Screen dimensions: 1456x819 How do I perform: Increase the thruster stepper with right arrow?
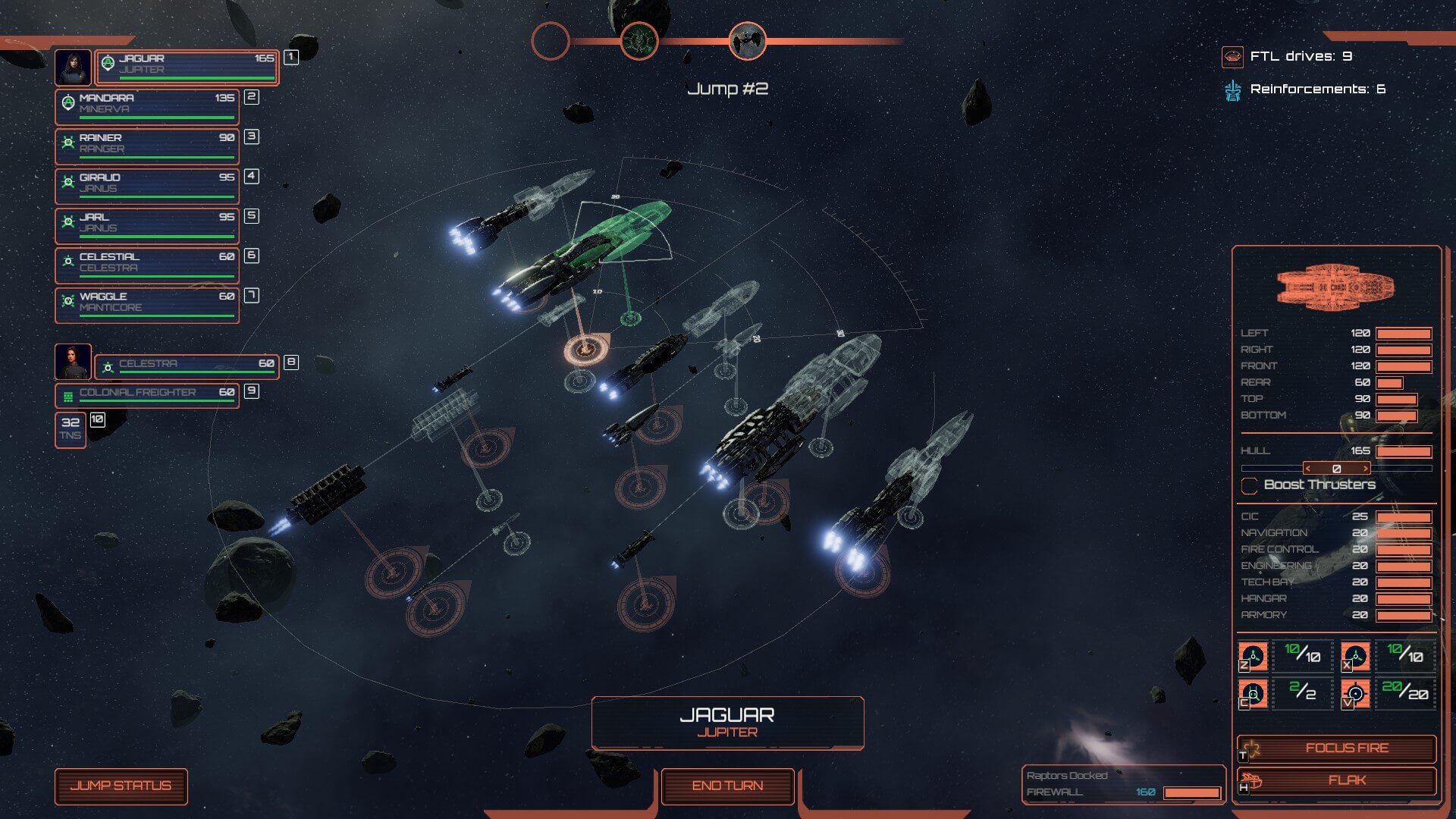click(x=1366, y=469)
